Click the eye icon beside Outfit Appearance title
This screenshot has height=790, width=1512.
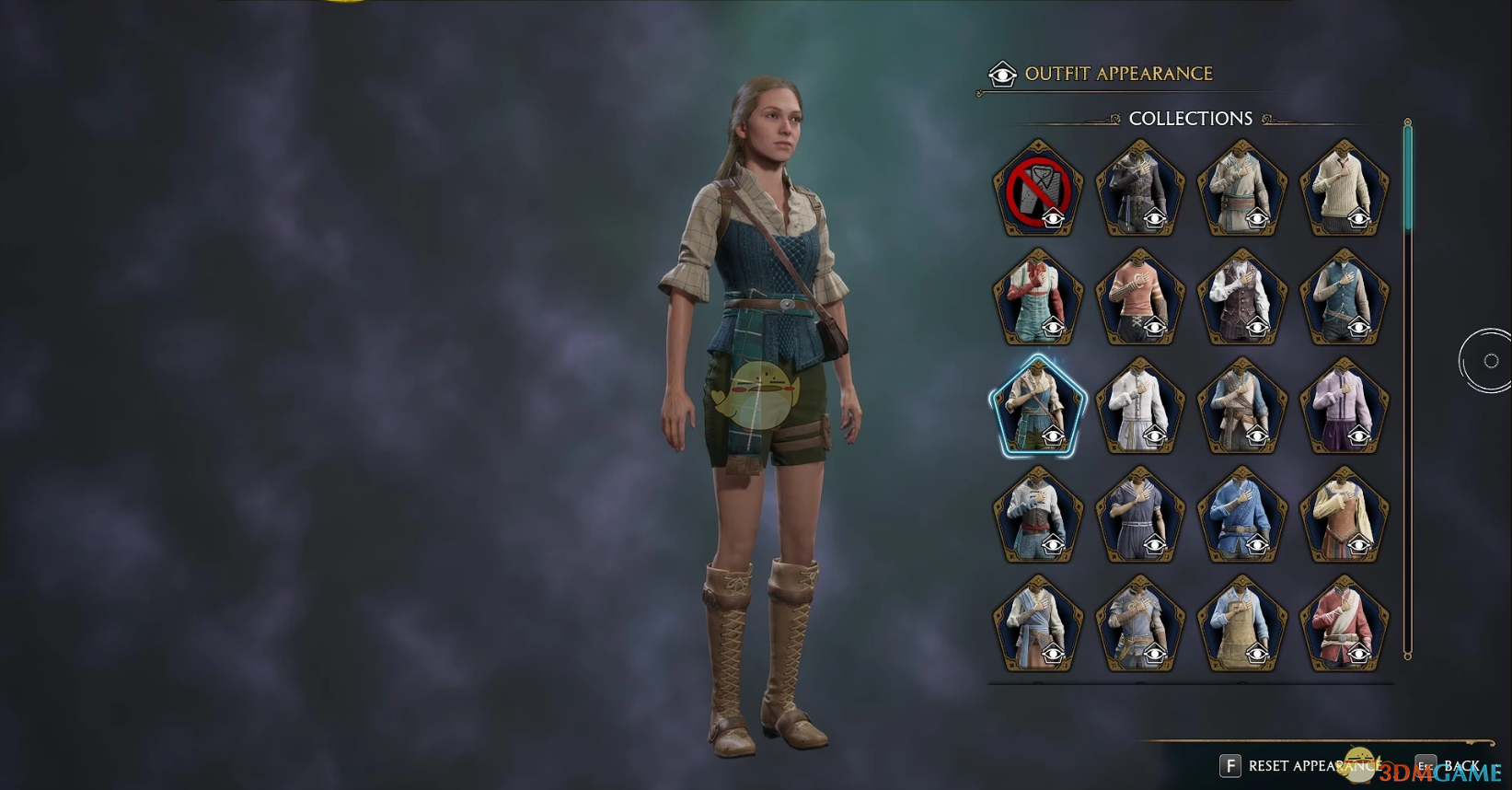(x=1003, y=74)
